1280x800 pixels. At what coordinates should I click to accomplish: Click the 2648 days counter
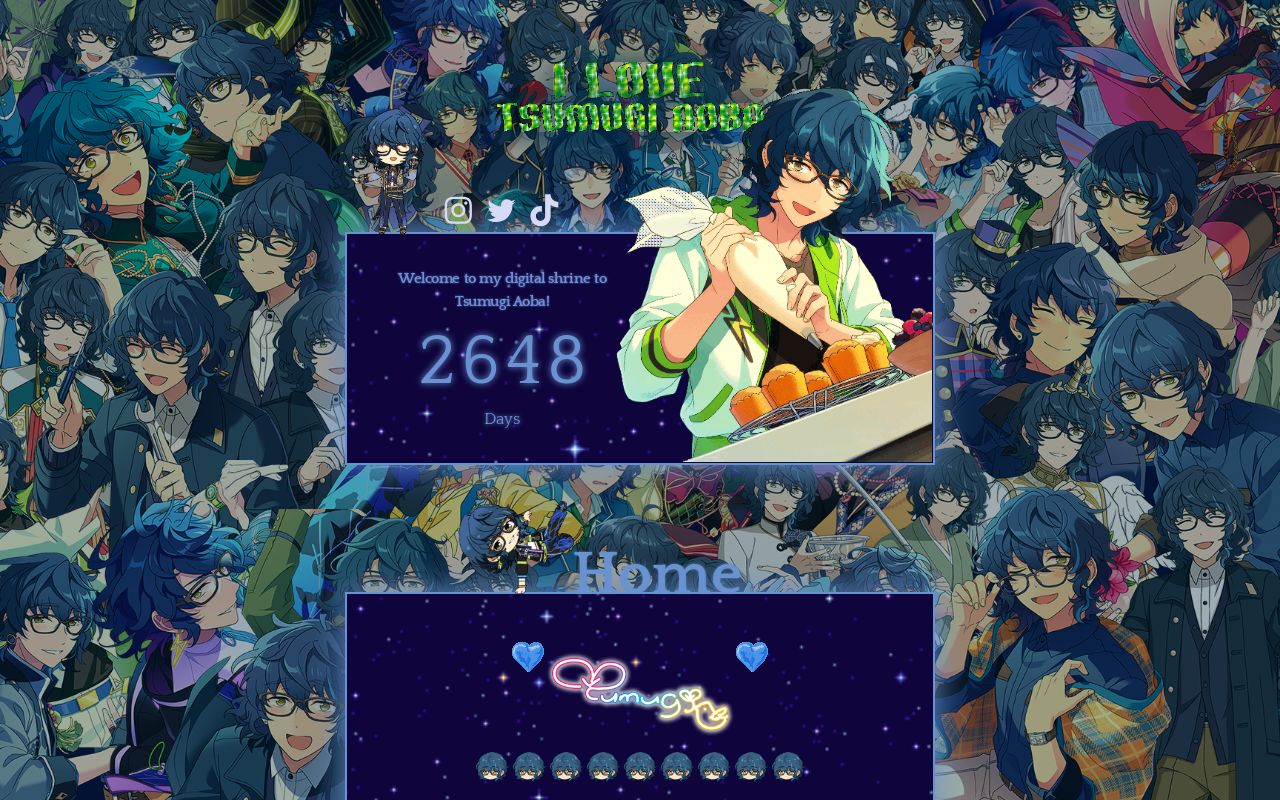(501, 362)
